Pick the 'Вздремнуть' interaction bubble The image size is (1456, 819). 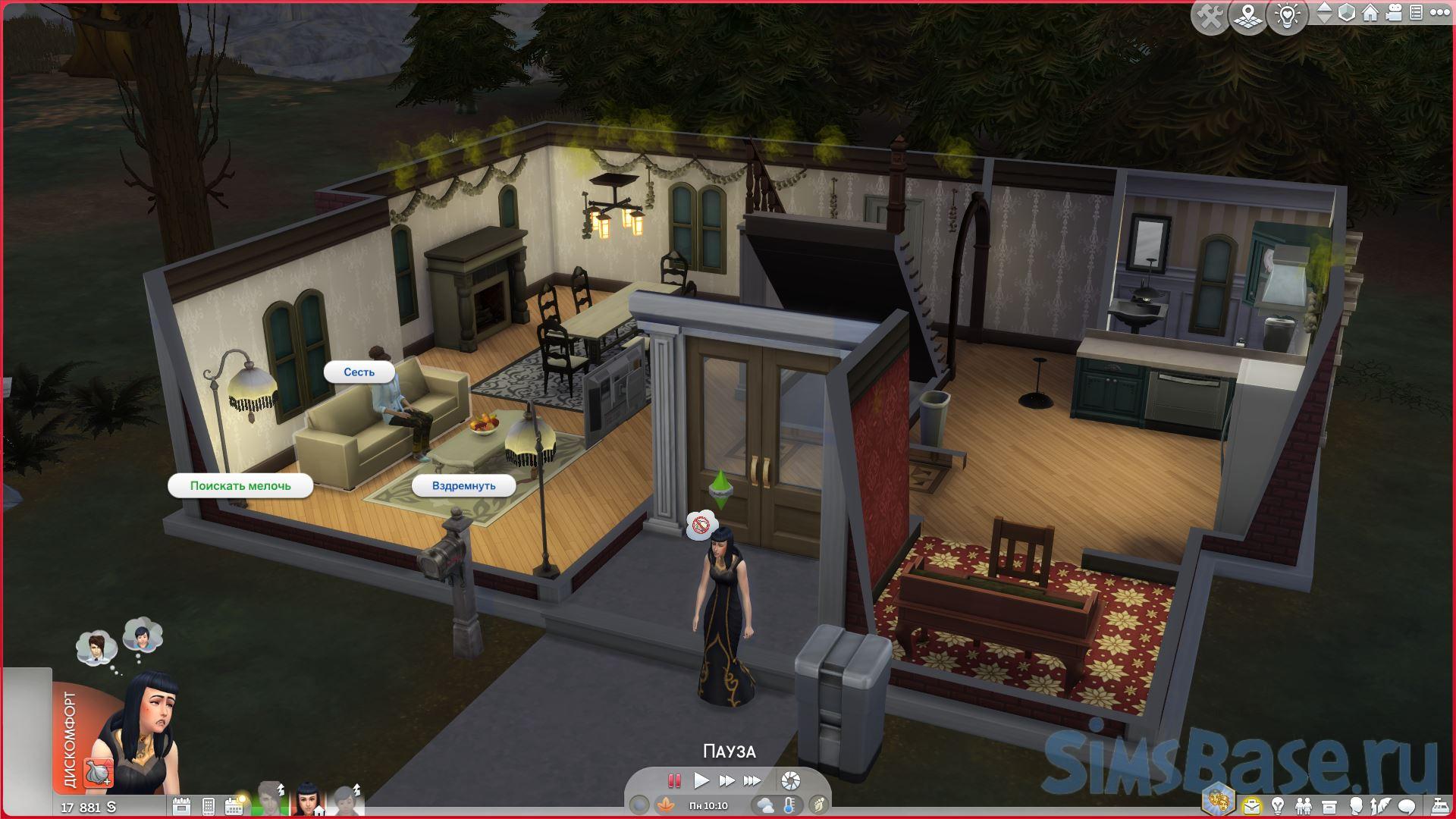pos(463,486)
